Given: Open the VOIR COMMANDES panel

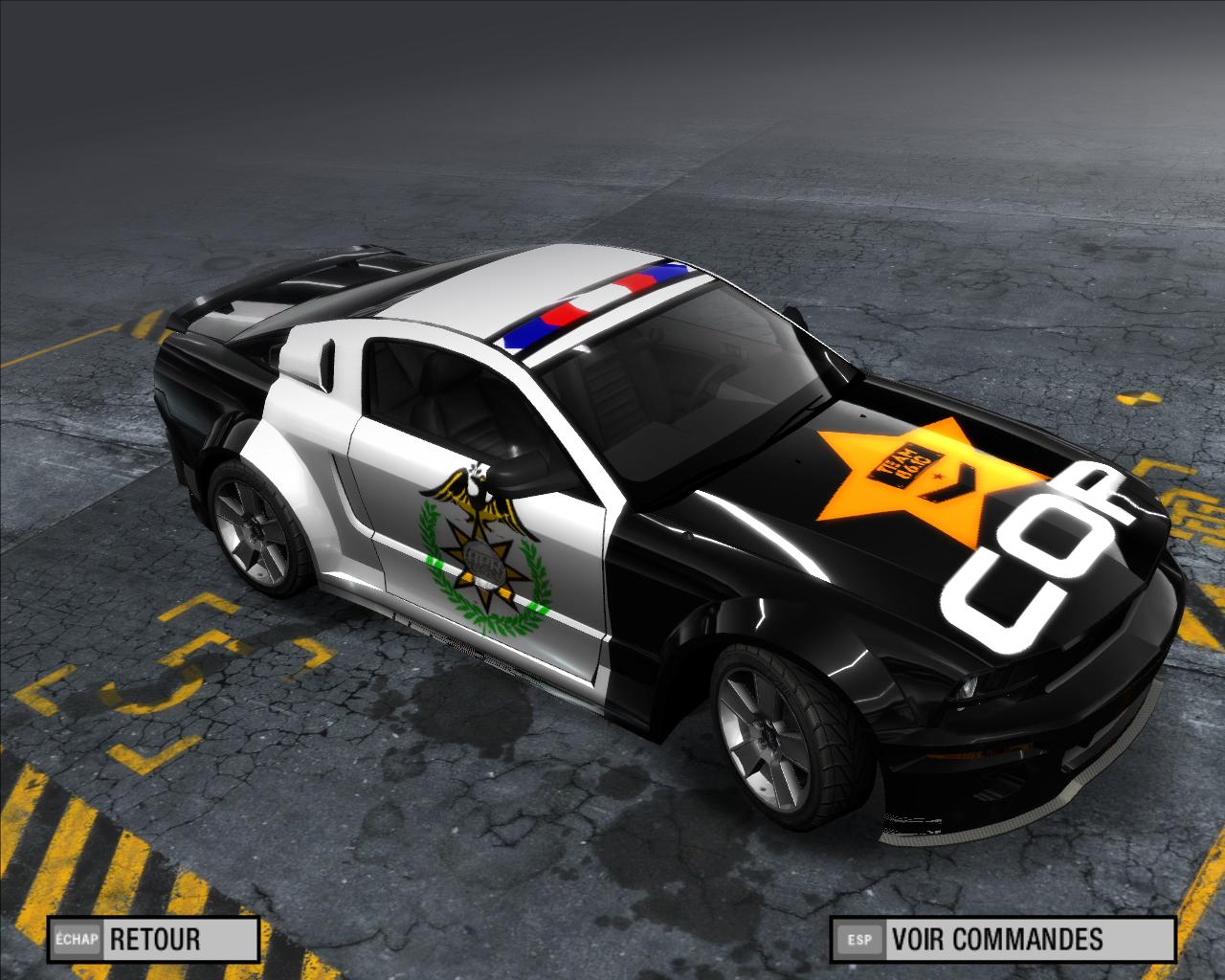Looking at the screenshot, I should pyautogui.click(x=1002, y=938).
